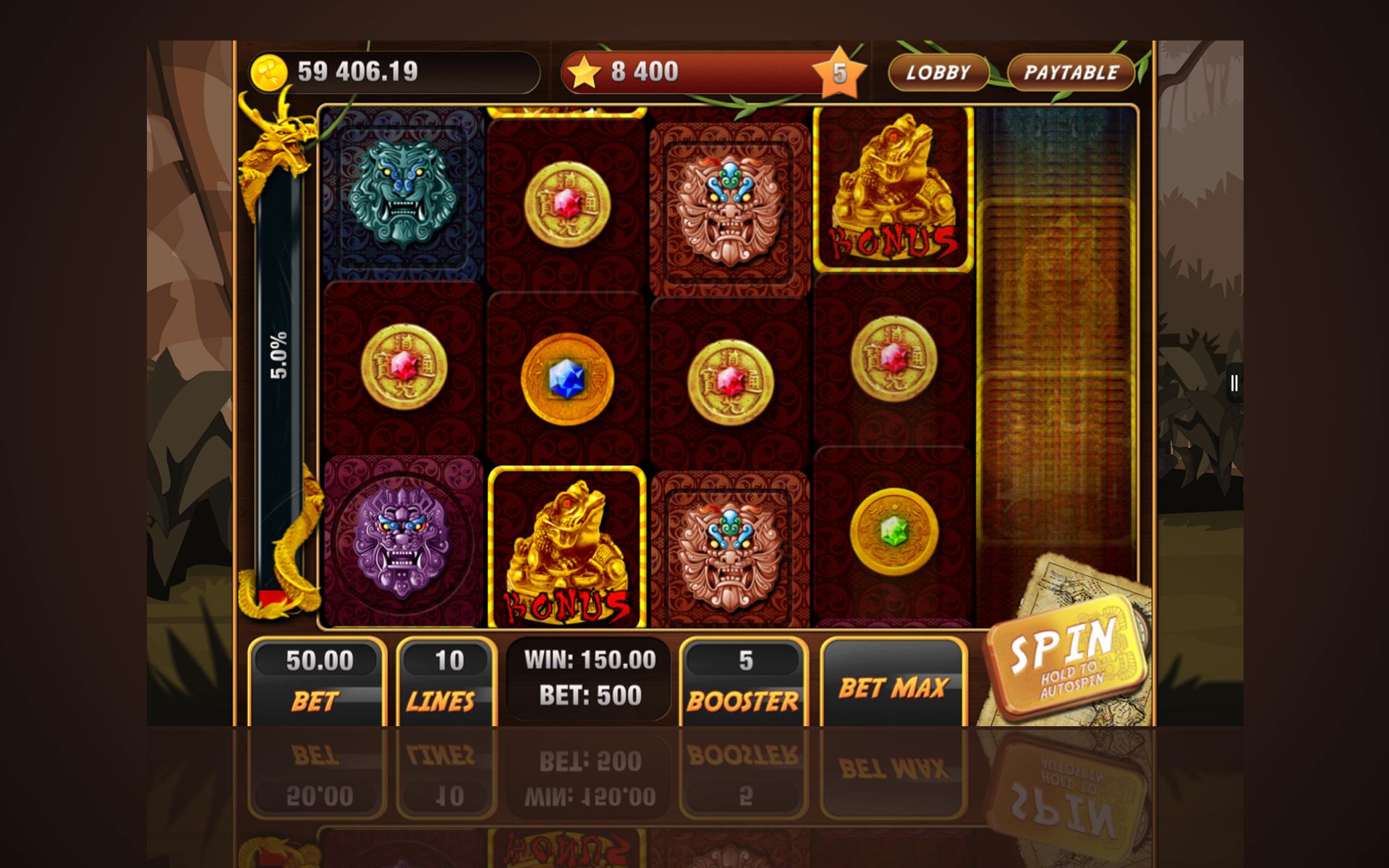This screenshot has height=868, width=1389.
Task: Click the pause marker on the right edge
Action: (1234, 384)
